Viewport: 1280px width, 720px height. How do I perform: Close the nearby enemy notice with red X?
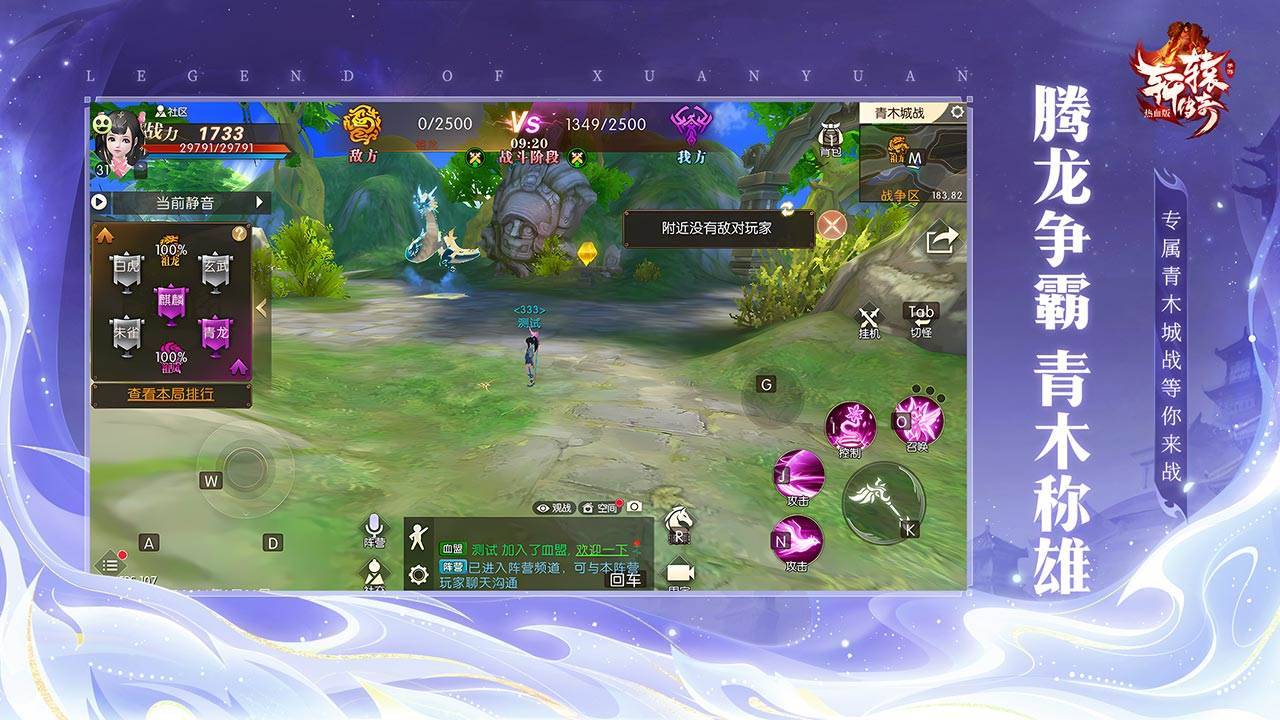831,225
